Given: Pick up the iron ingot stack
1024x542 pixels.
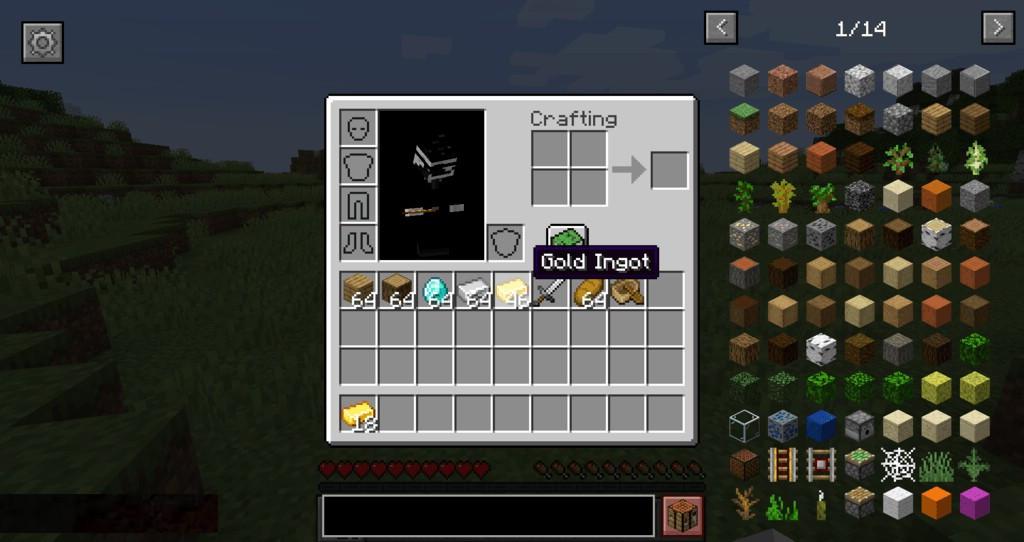Looking at the screenshot, I should 474,290.
